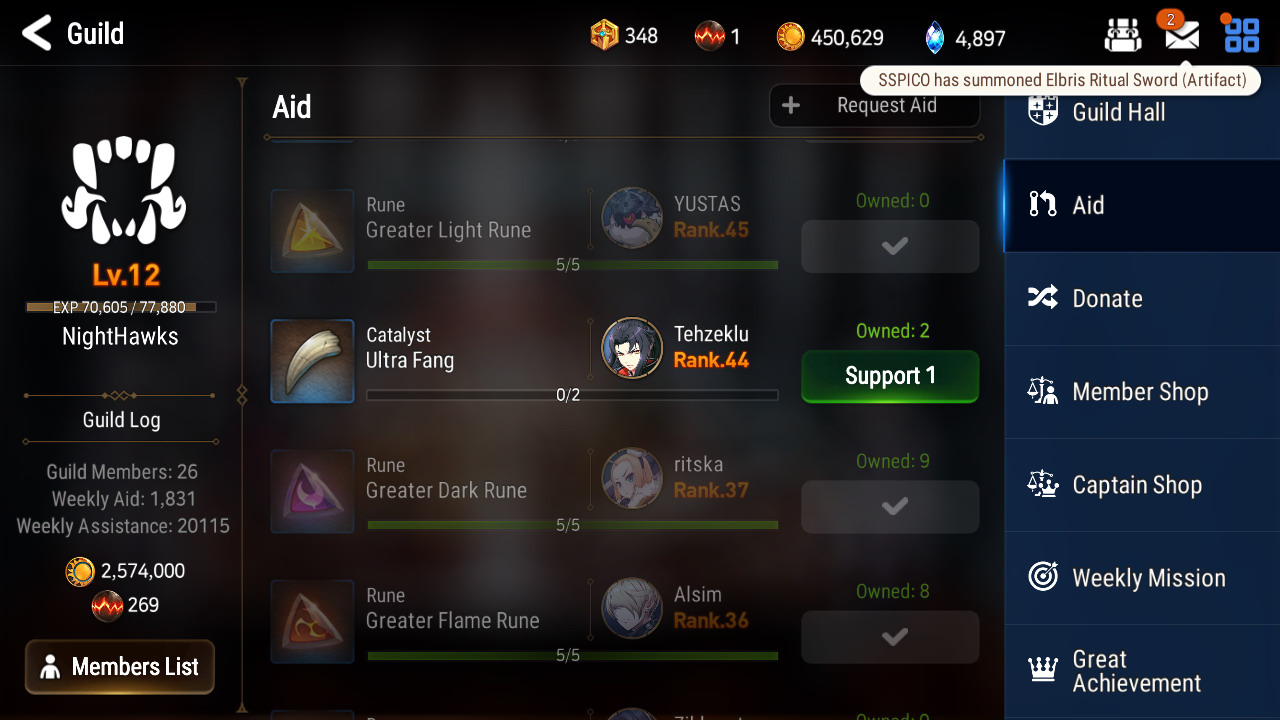The width and height of the screenshot is (1280, 720).
Task: Open the mailbox with 2 notifications
Action: pyautogui.click(x=1182, y=35)
